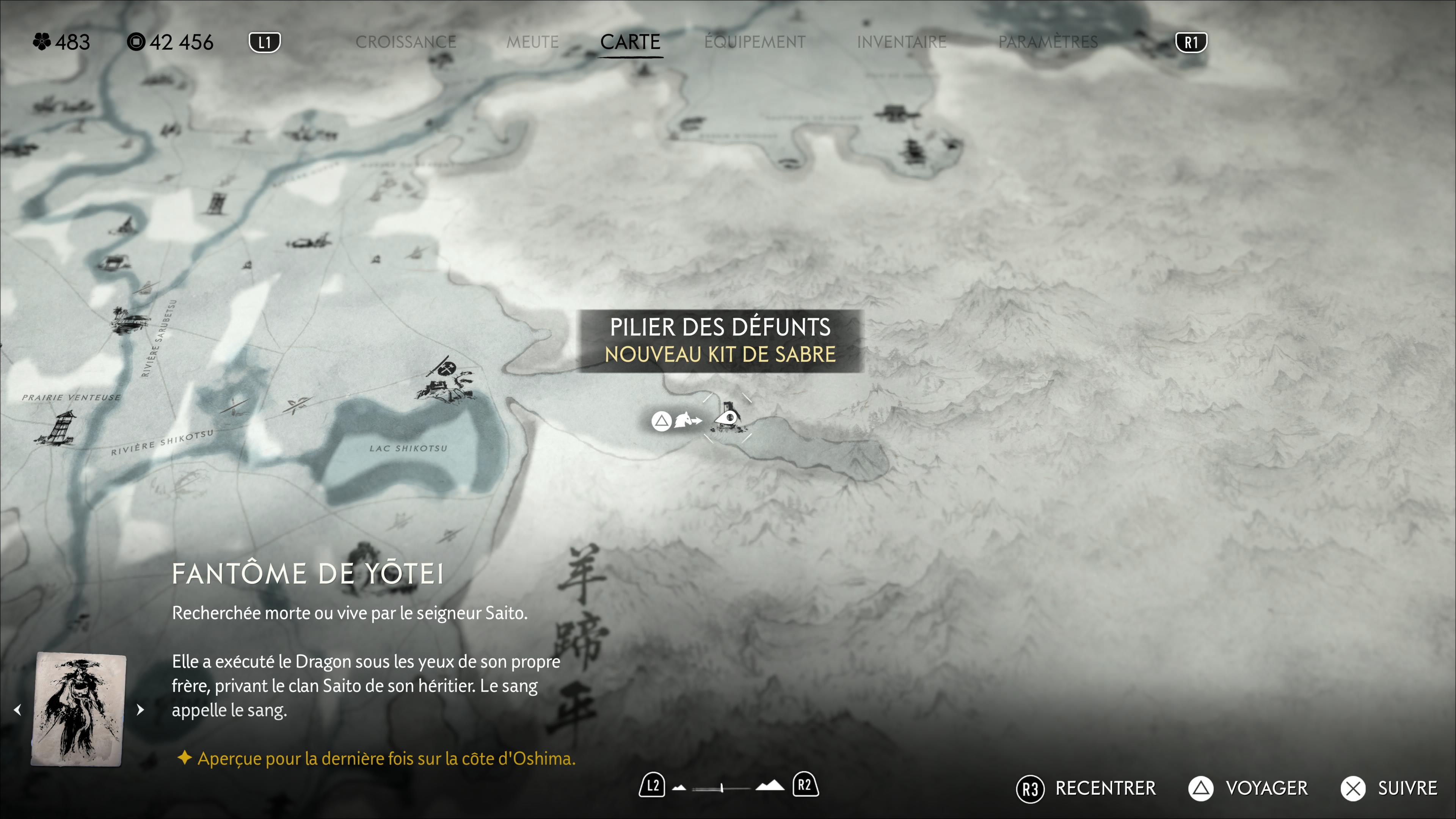Image resolution: width=1456 pixels, height=819 pixels.
Task: Adjust the map zoom slider
Action: [x=722, y=788]
